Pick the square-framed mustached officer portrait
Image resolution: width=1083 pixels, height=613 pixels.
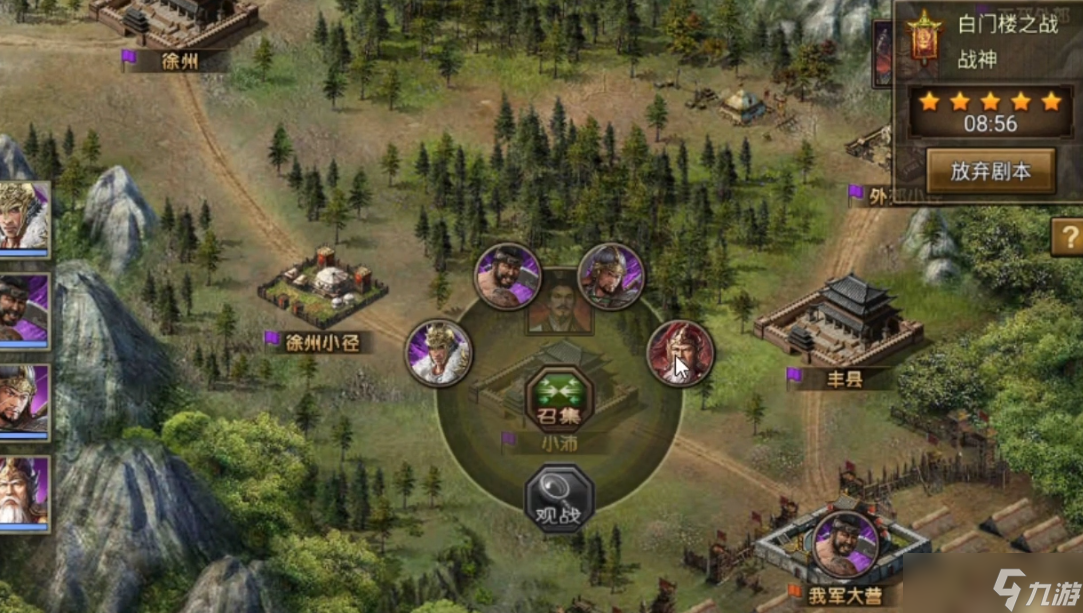tap(559, 301)
